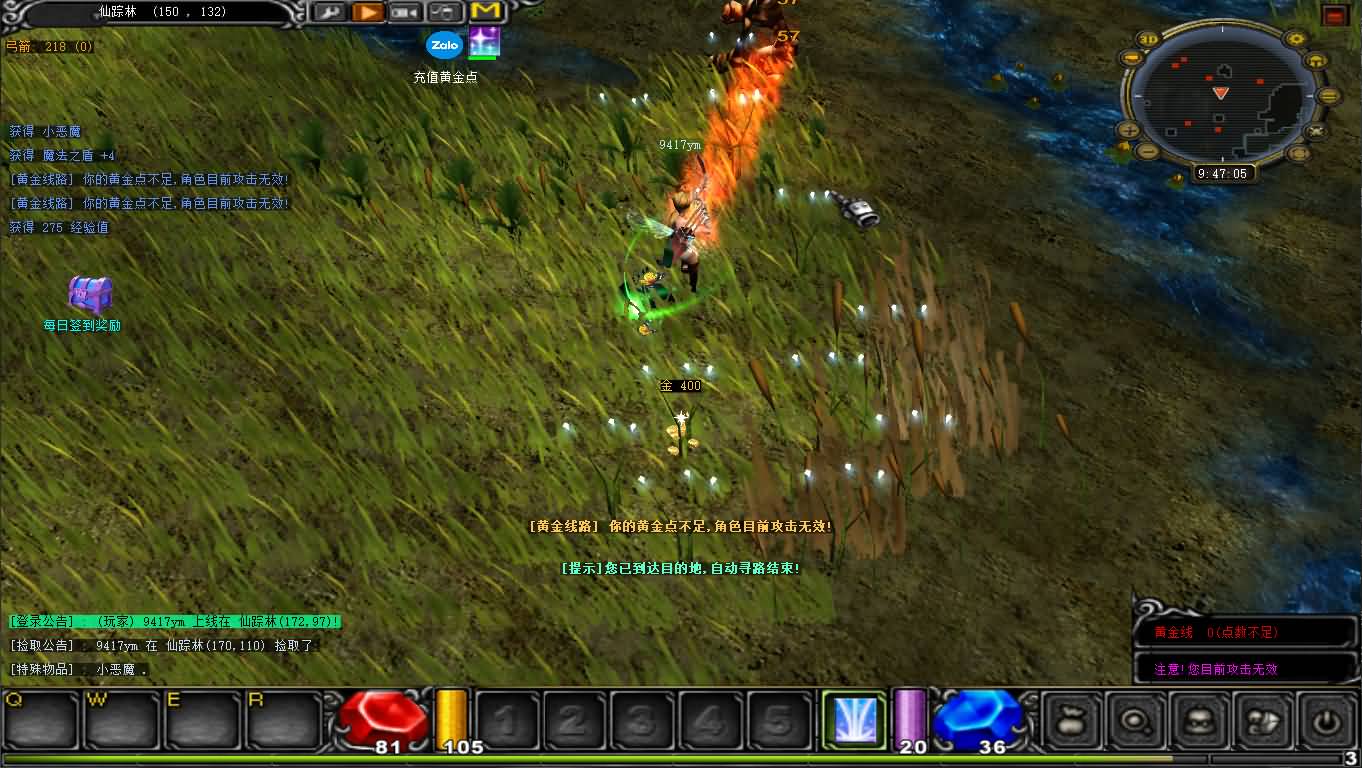Open the character helmet button
Viewport: 1362px width, 768px height.
pyautogui.click(x=1199, y=721)
